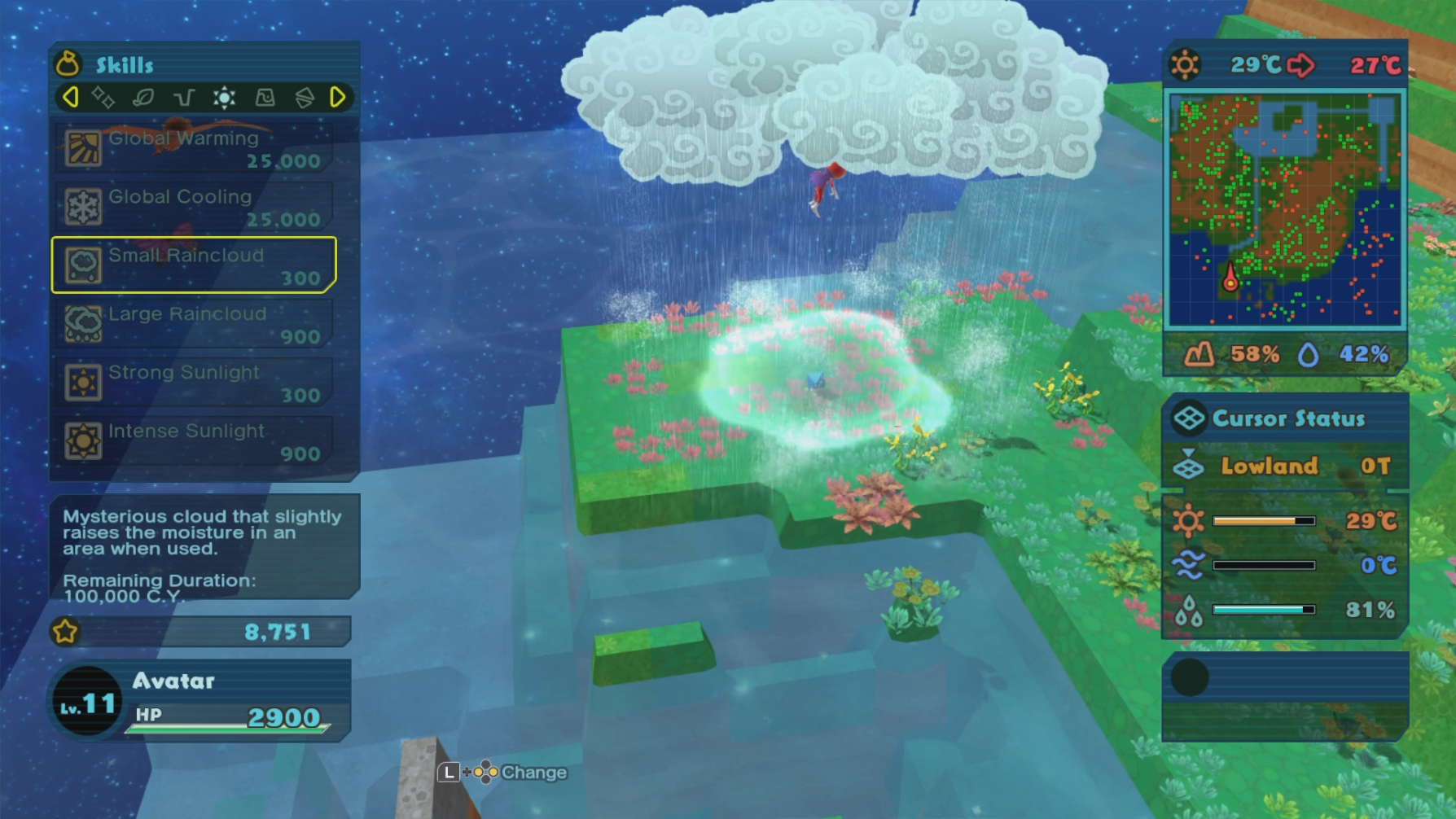Viewport: 1456px width, 819px height.
Task: Go to previous skill category with left arrow
Action: click(x=70, y=98)
